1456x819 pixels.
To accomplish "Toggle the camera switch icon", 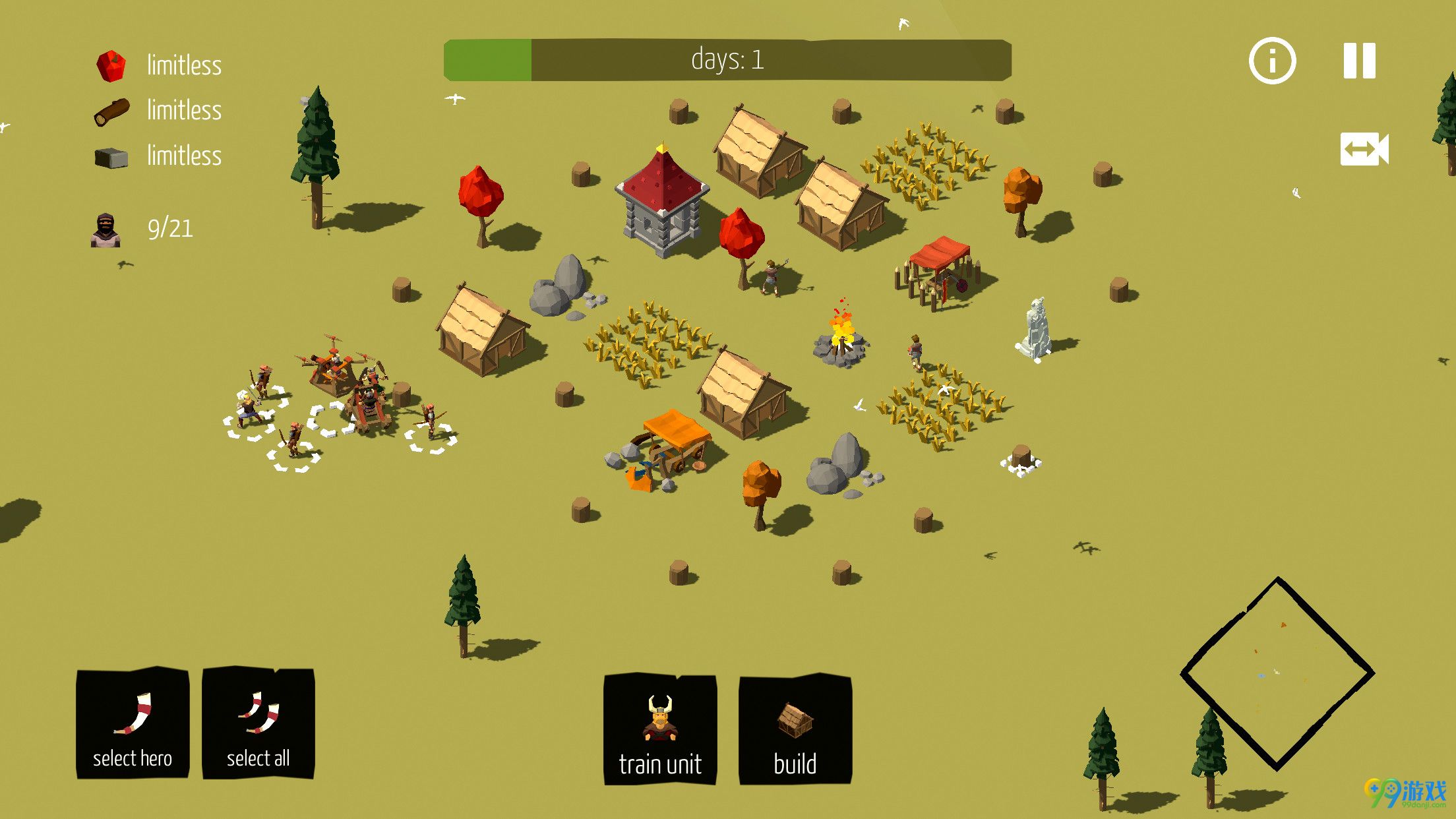I will [x=1364, y=149].
